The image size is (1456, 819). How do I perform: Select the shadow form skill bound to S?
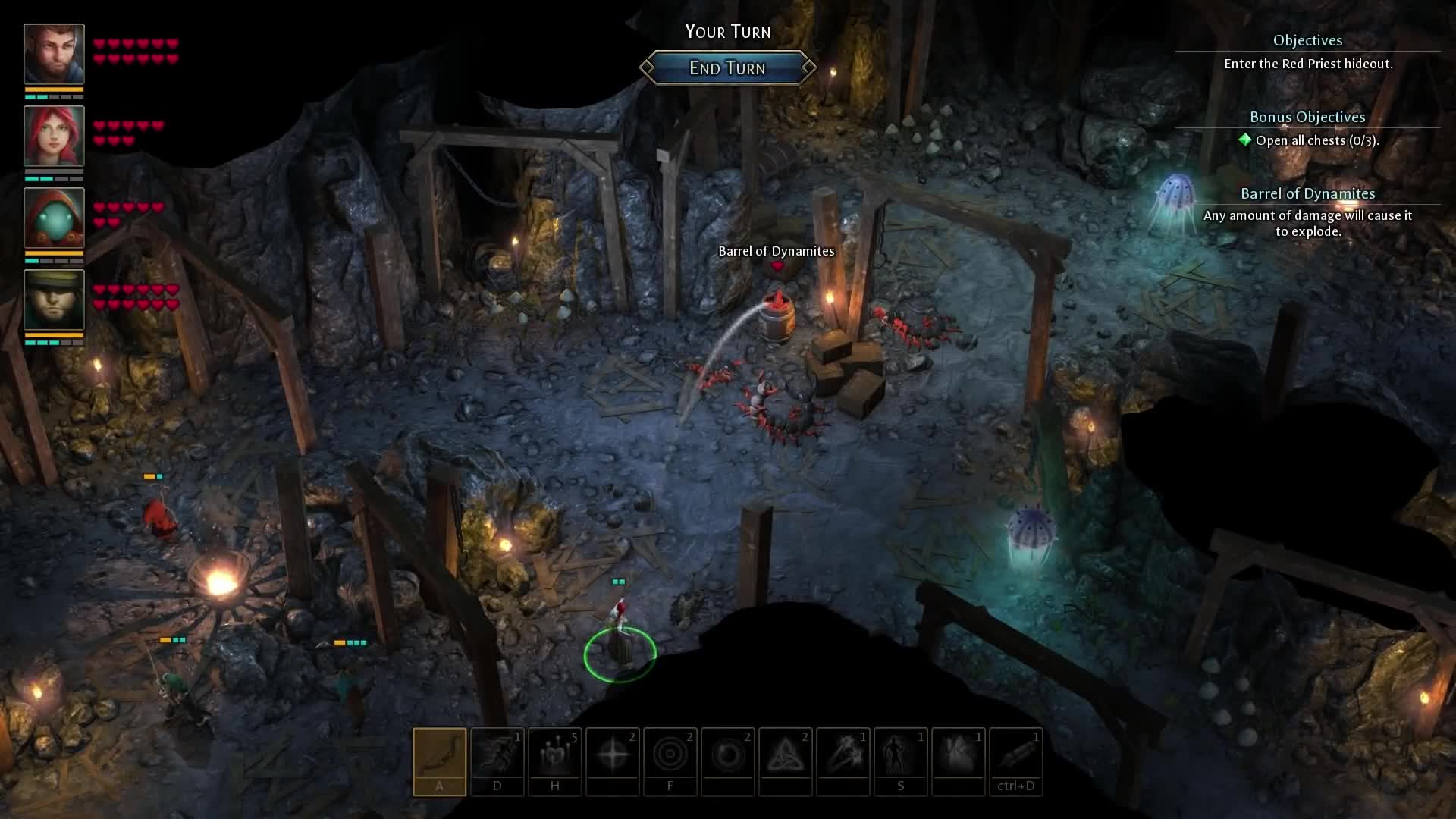[901, 758]
